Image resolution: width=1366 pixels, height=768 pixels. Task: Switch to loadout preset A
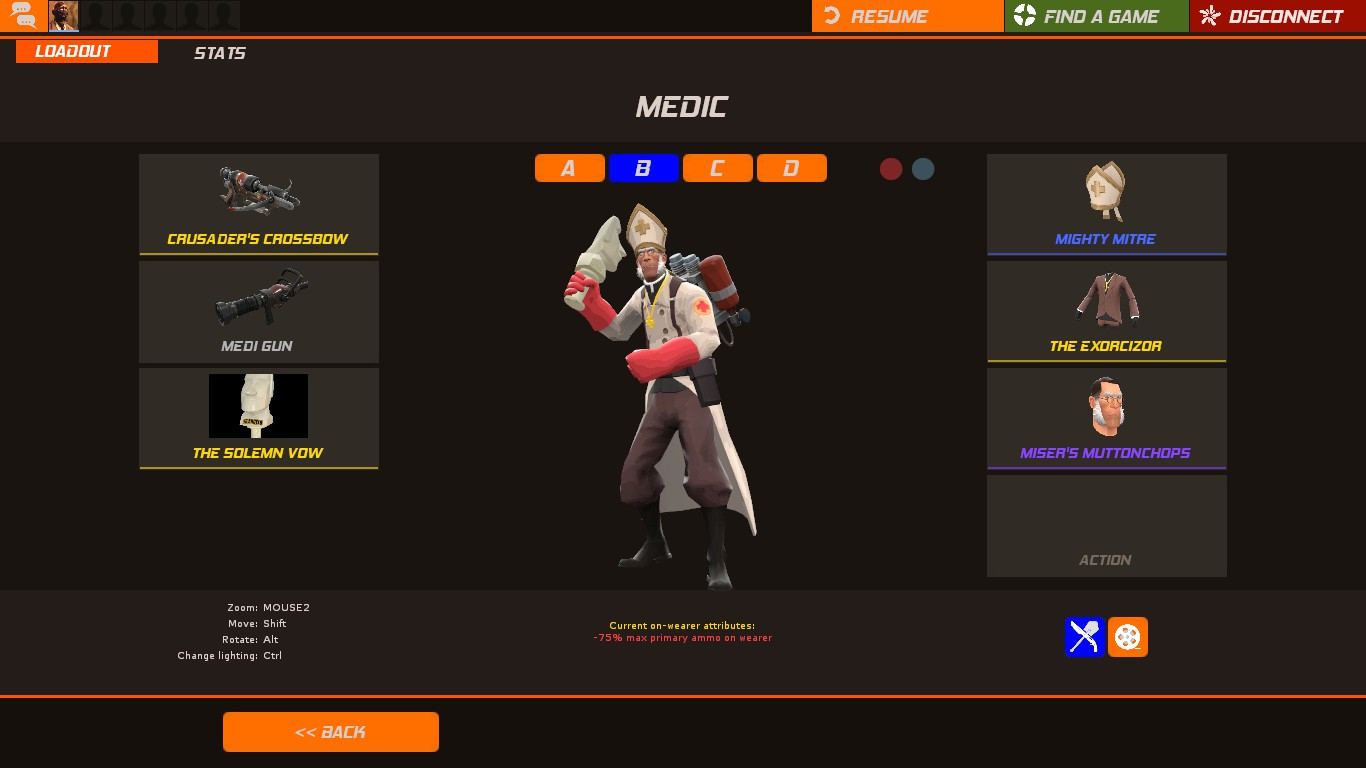point(569,168)
